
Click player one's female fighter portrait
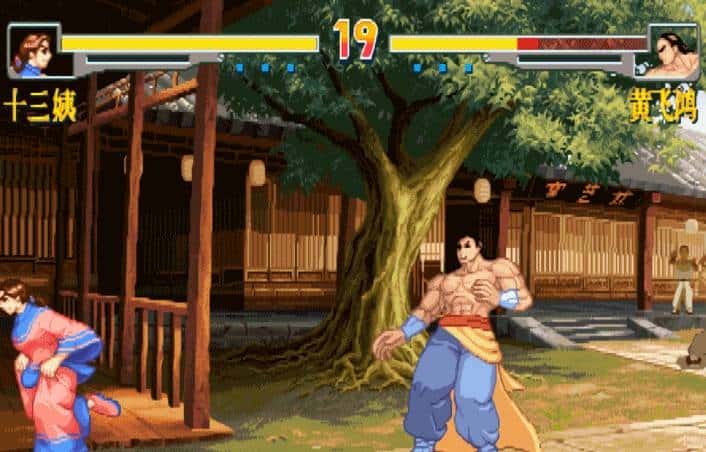(31, 51)
